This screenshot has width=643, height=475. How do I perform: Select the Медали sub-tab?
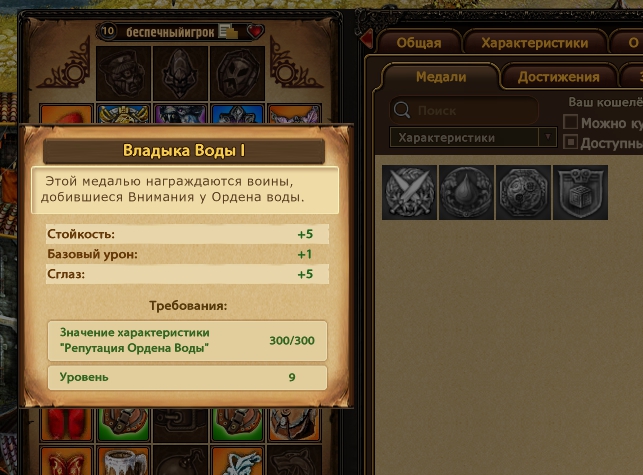pyautogui.click(x=441, y=77)
